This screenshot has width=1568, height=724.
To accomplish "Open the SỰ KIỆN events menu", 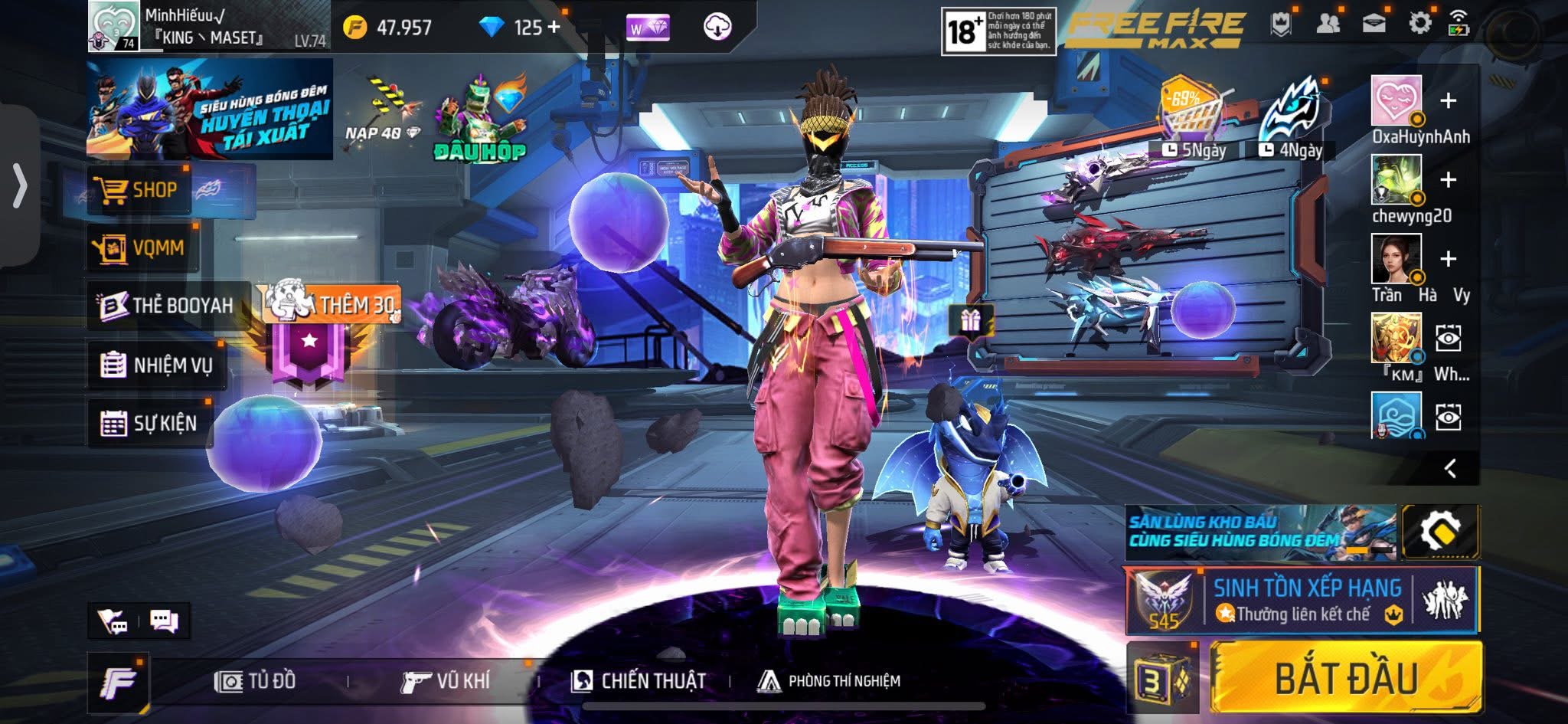I will (x=150, y=423).
